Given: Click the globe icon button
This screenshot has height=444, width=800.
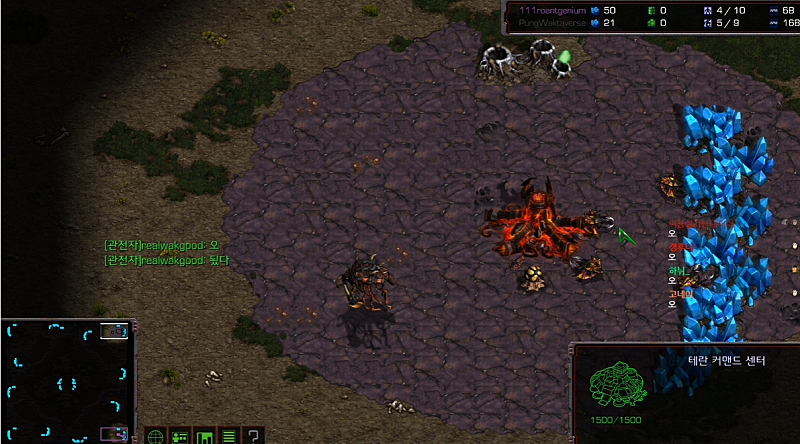Looking at the screenshot, I should (155, 436).
